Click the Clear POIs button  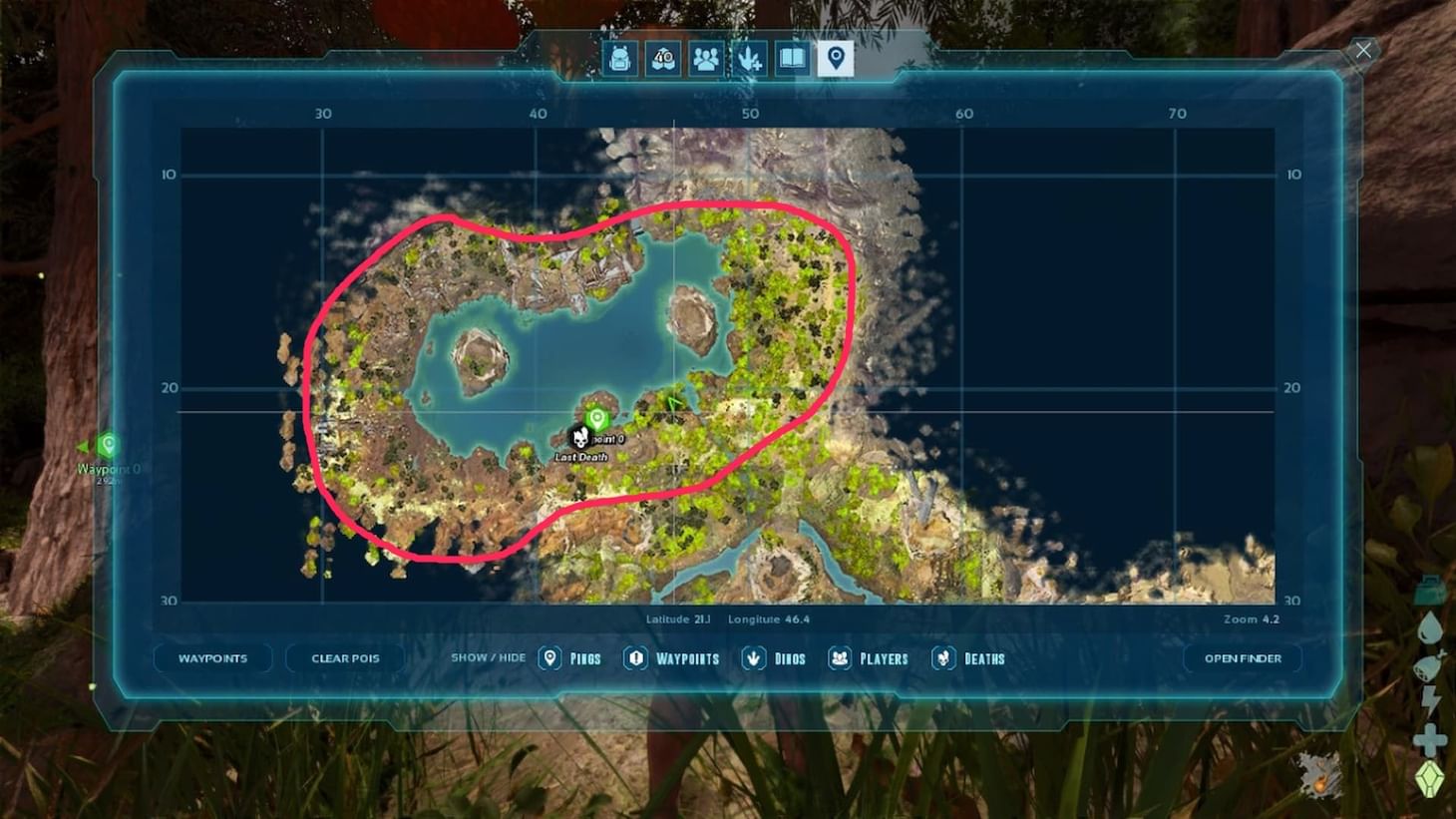[344, 658]
